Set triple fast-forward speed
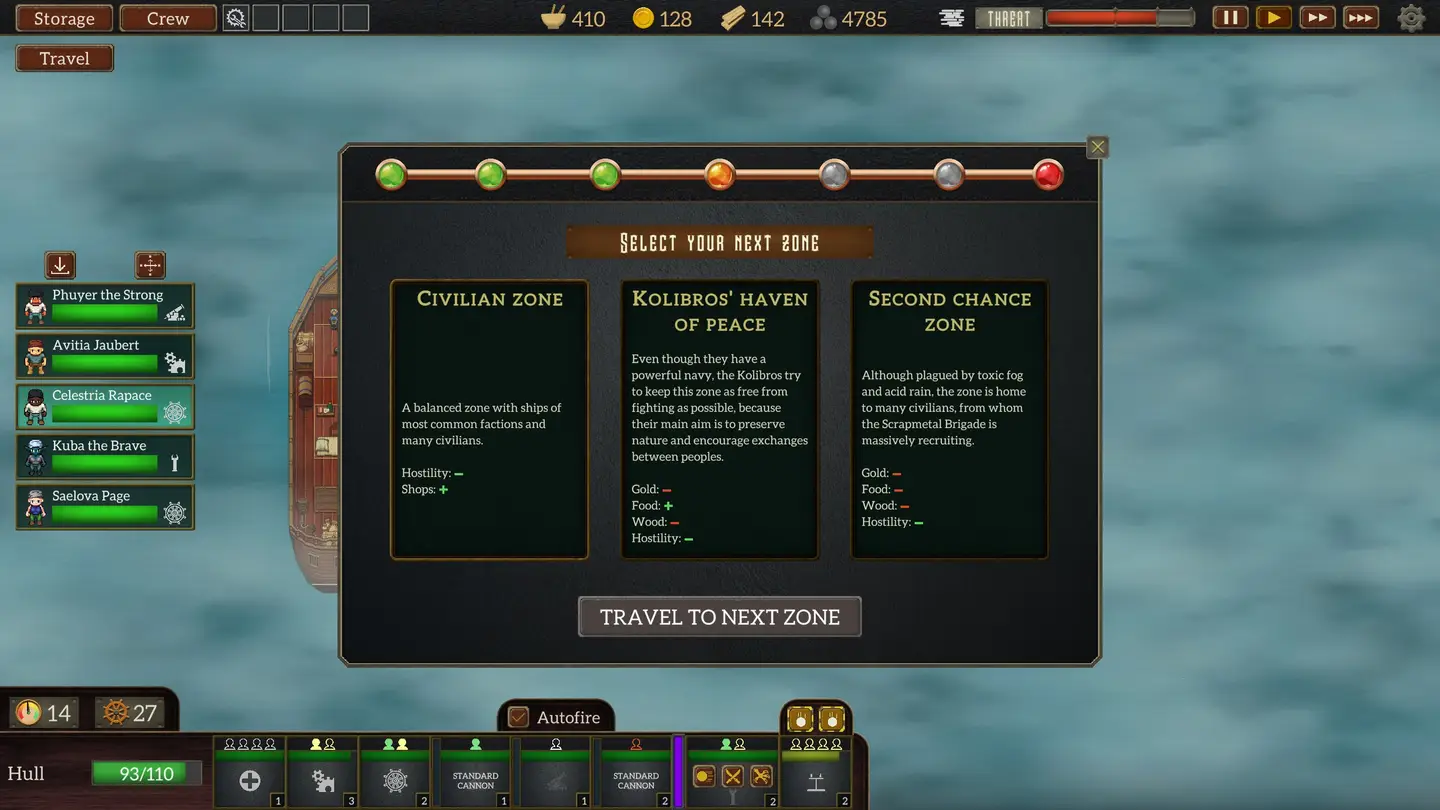 [1360, 17]
